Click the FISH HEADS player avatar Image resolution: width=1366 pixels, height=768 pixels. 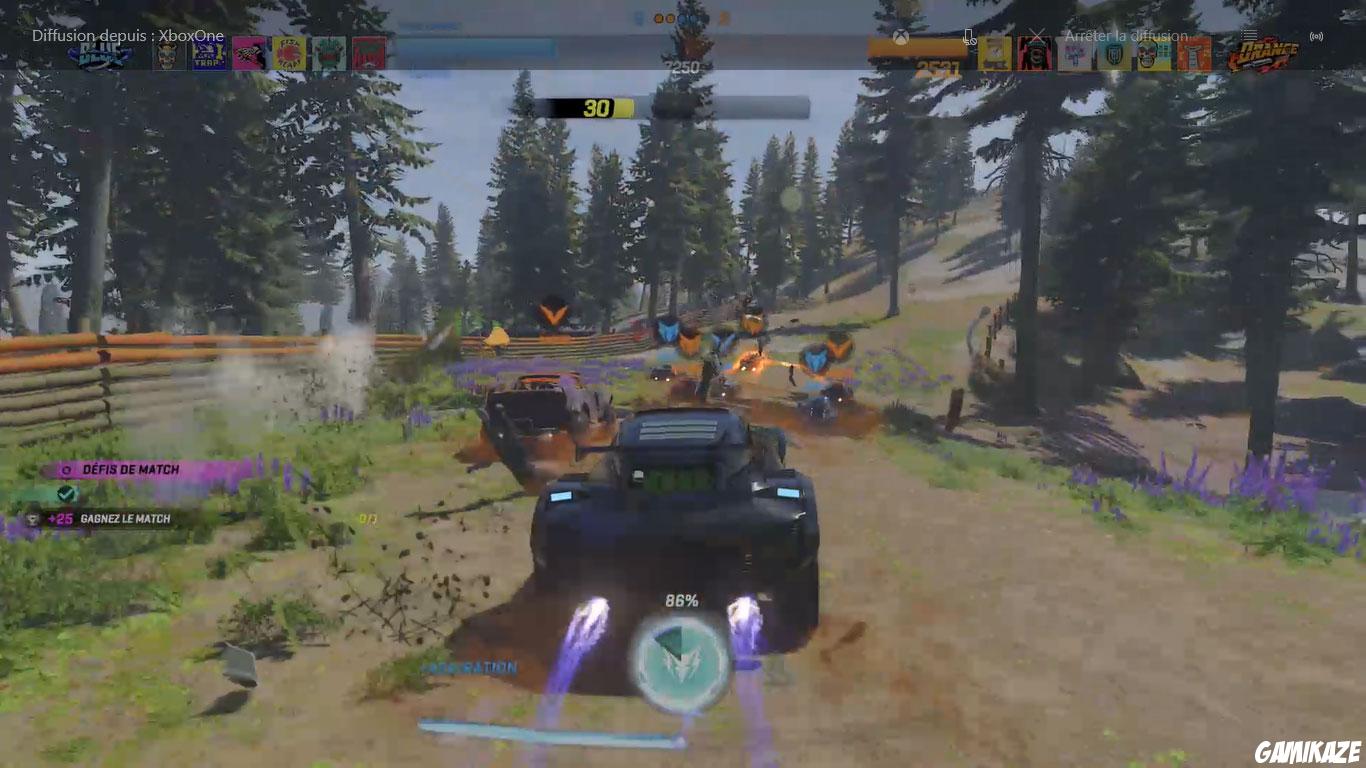288,55
